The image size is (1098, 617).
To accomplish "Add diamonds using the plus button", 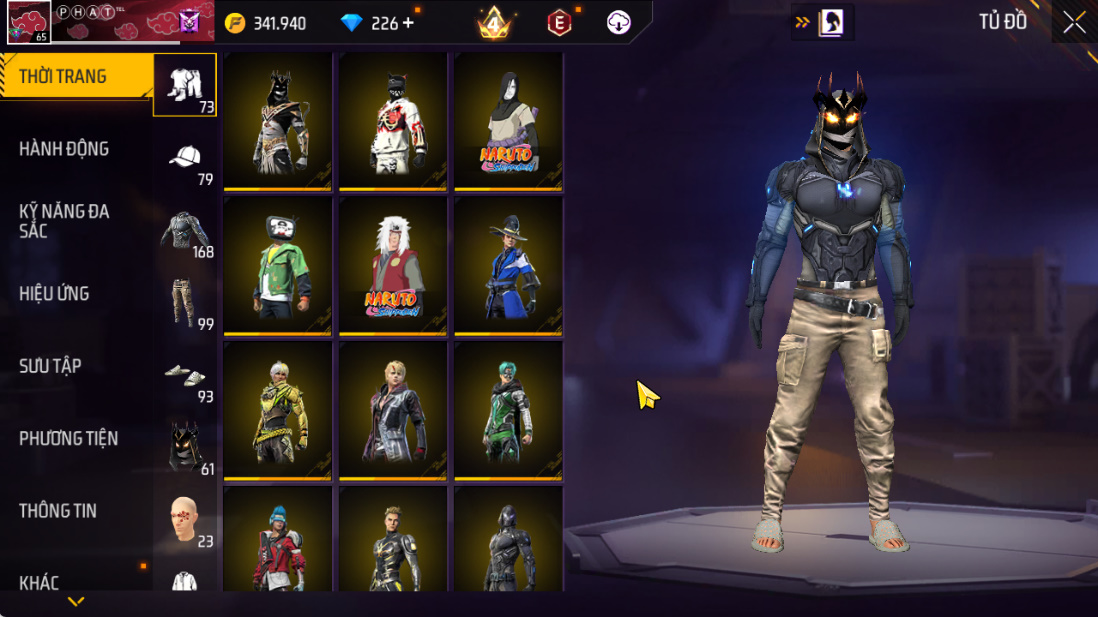I will coord(408,23).
